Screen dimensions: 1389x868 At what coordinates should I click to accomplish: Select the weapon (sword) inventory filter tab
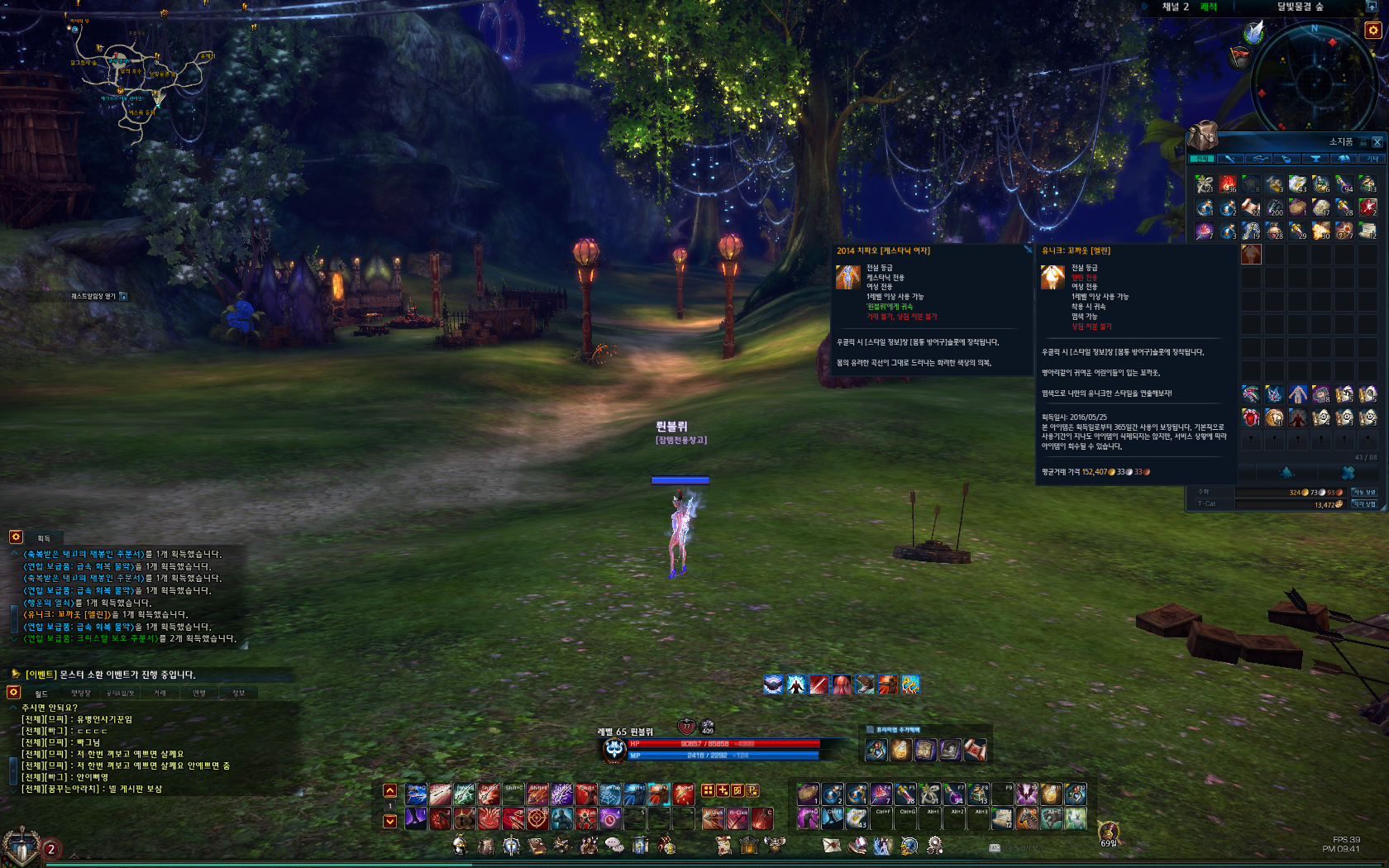pos(1229,159)
